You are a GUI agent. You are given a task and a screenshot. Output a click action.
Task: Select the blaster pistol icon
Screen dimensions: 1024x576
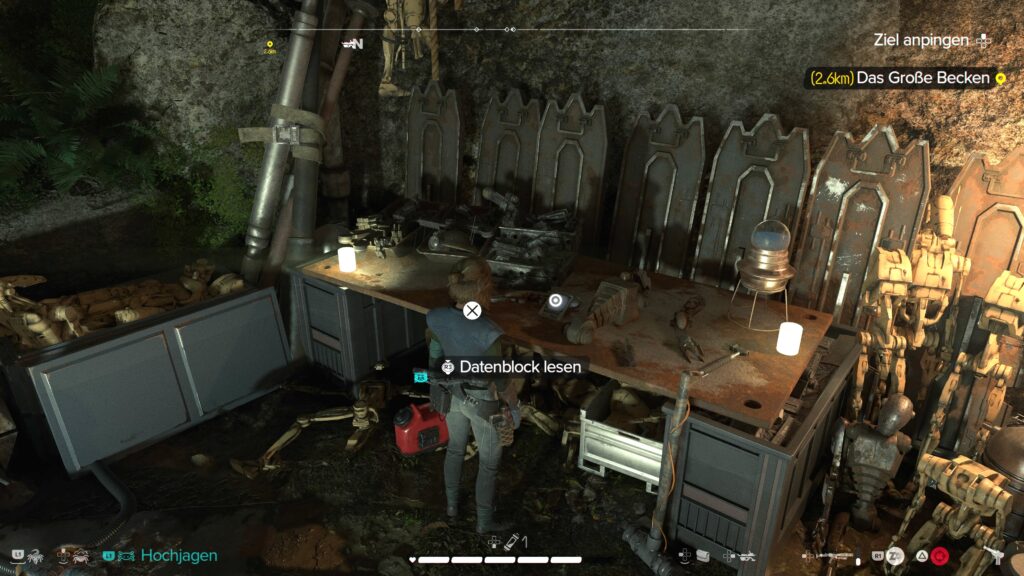click(x=992, y=555)
